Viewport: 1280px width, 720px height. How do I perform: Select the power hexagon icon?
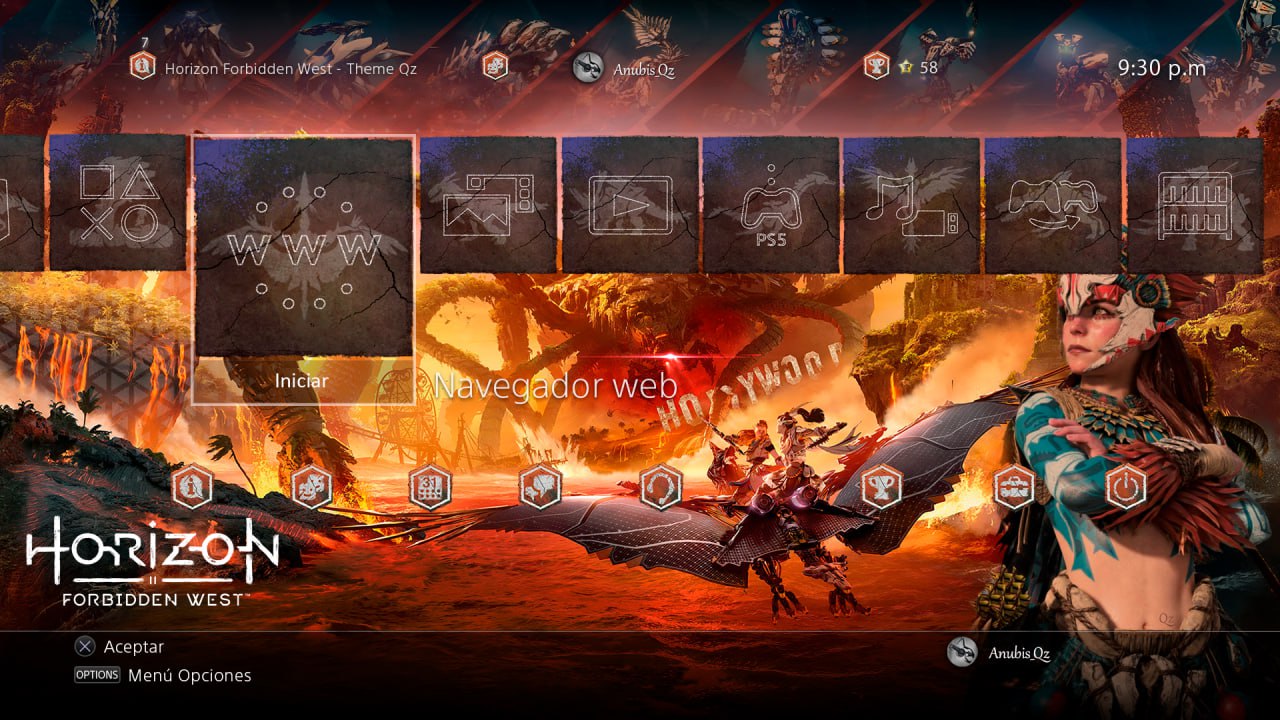(x=1126, y=488)
